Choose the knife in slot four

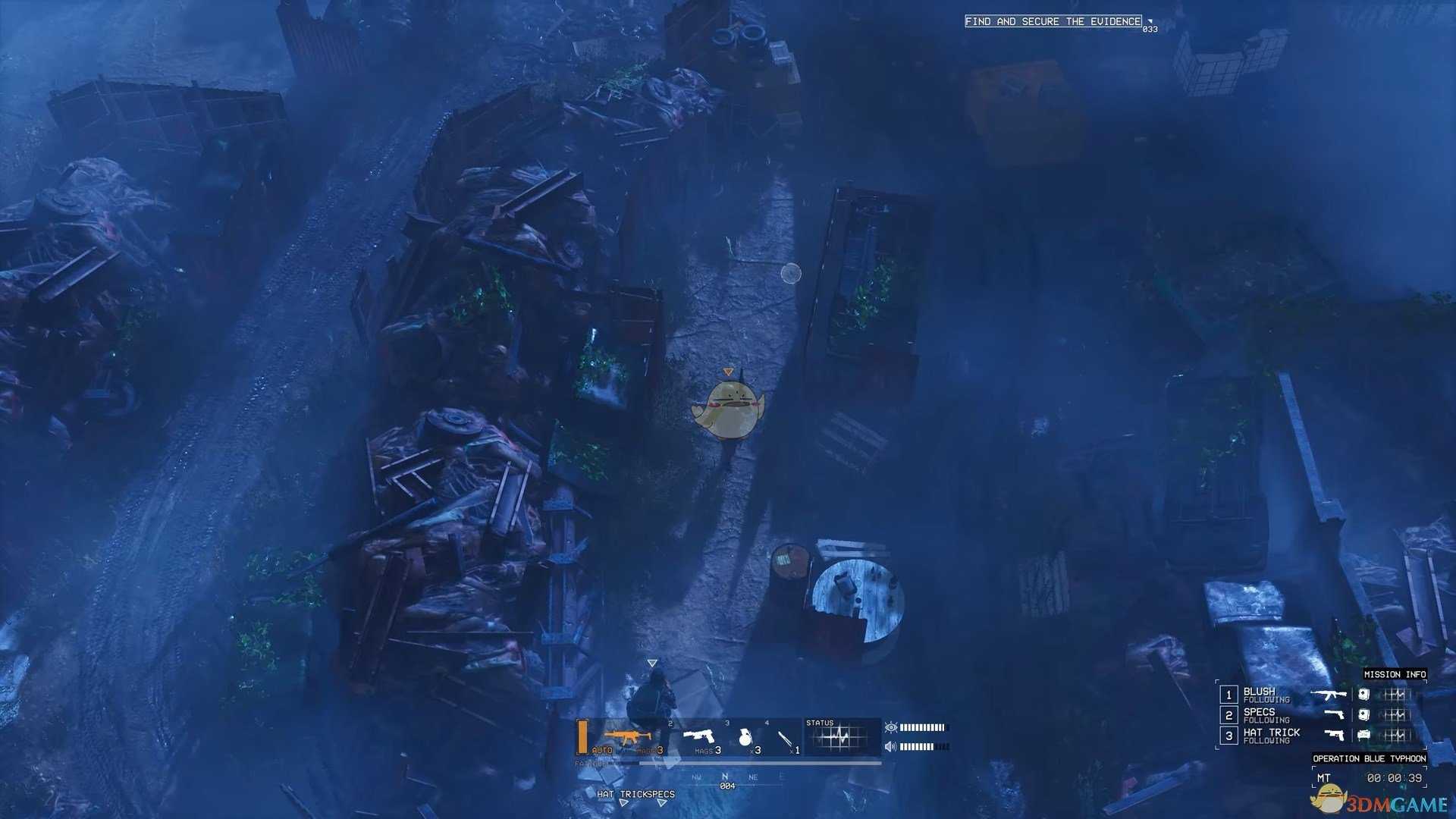786,738
